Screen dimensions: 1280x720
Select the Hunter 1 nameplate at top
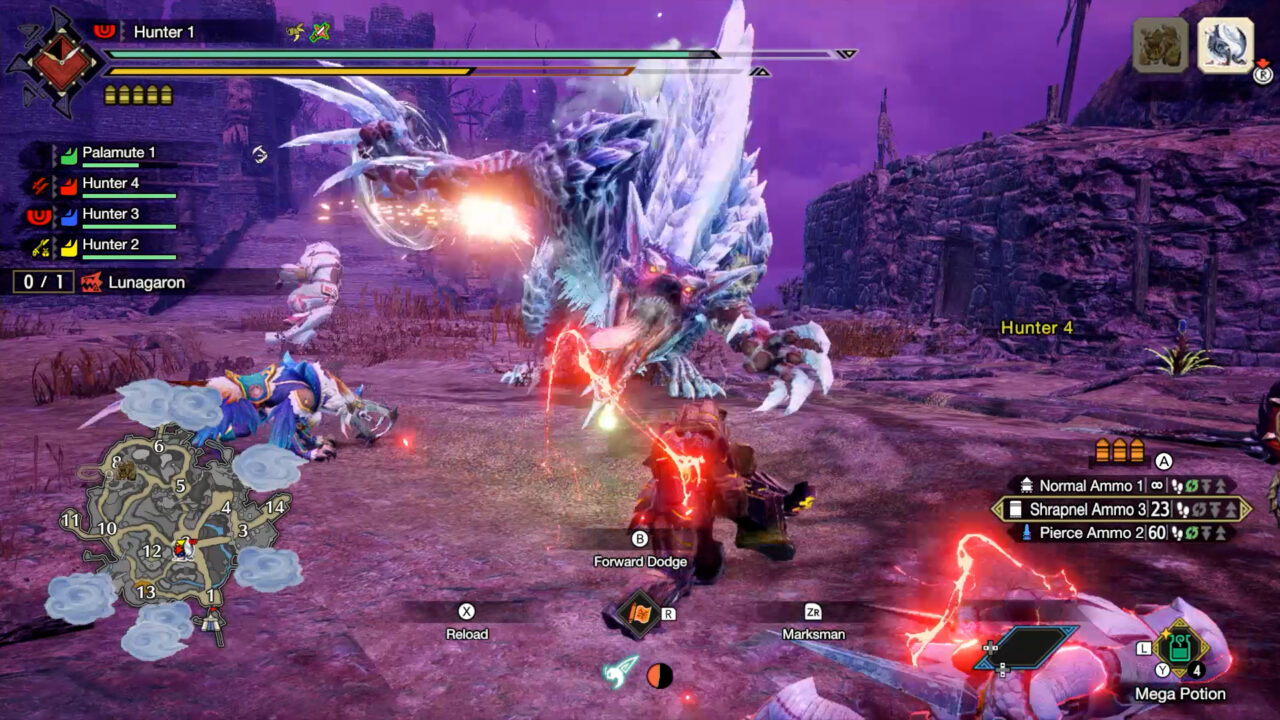coord(165,31)
